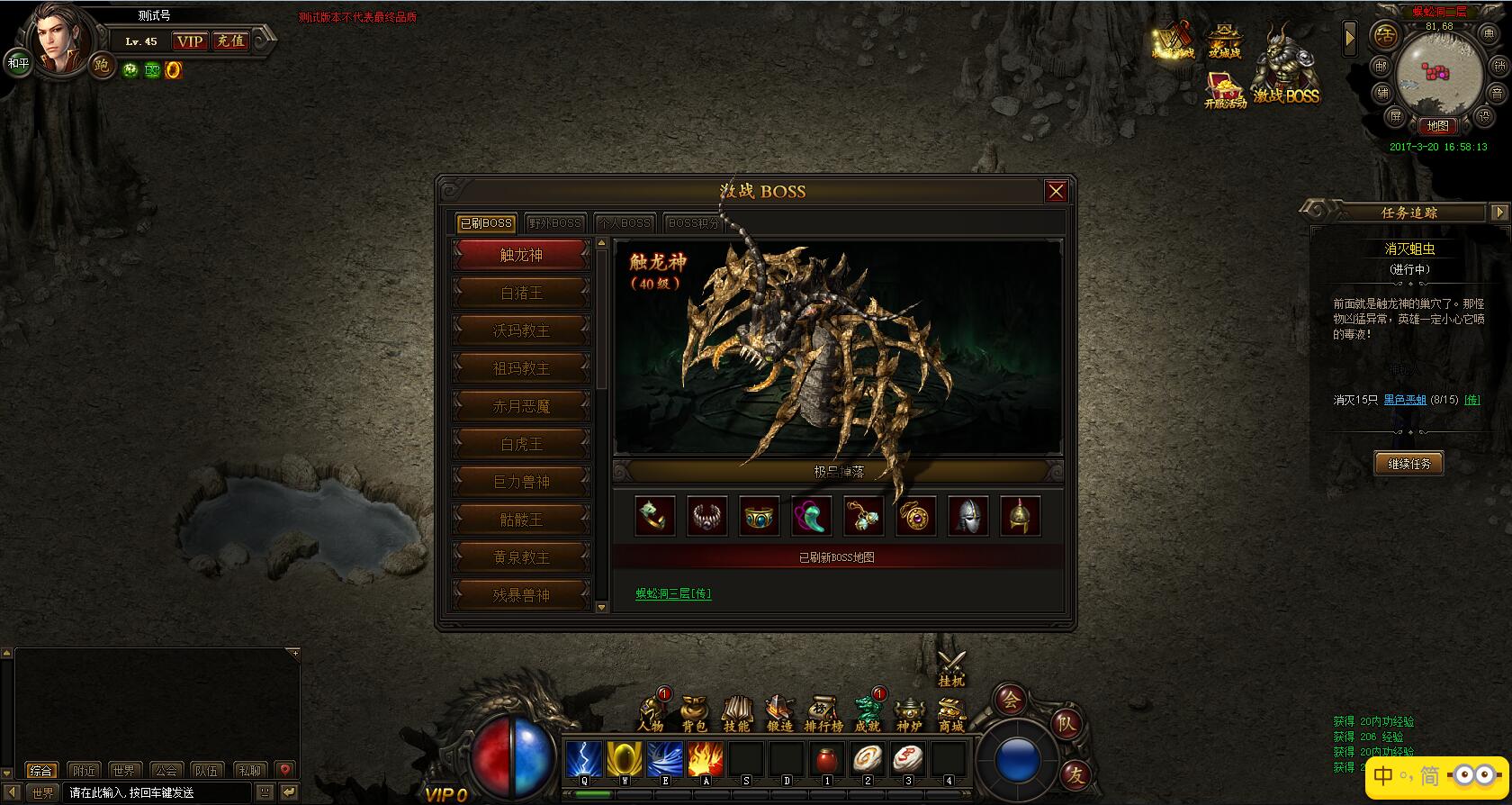Open the 背包 bag icon
The height and width of the screenshot is (805, 1512).
[694, 713]
